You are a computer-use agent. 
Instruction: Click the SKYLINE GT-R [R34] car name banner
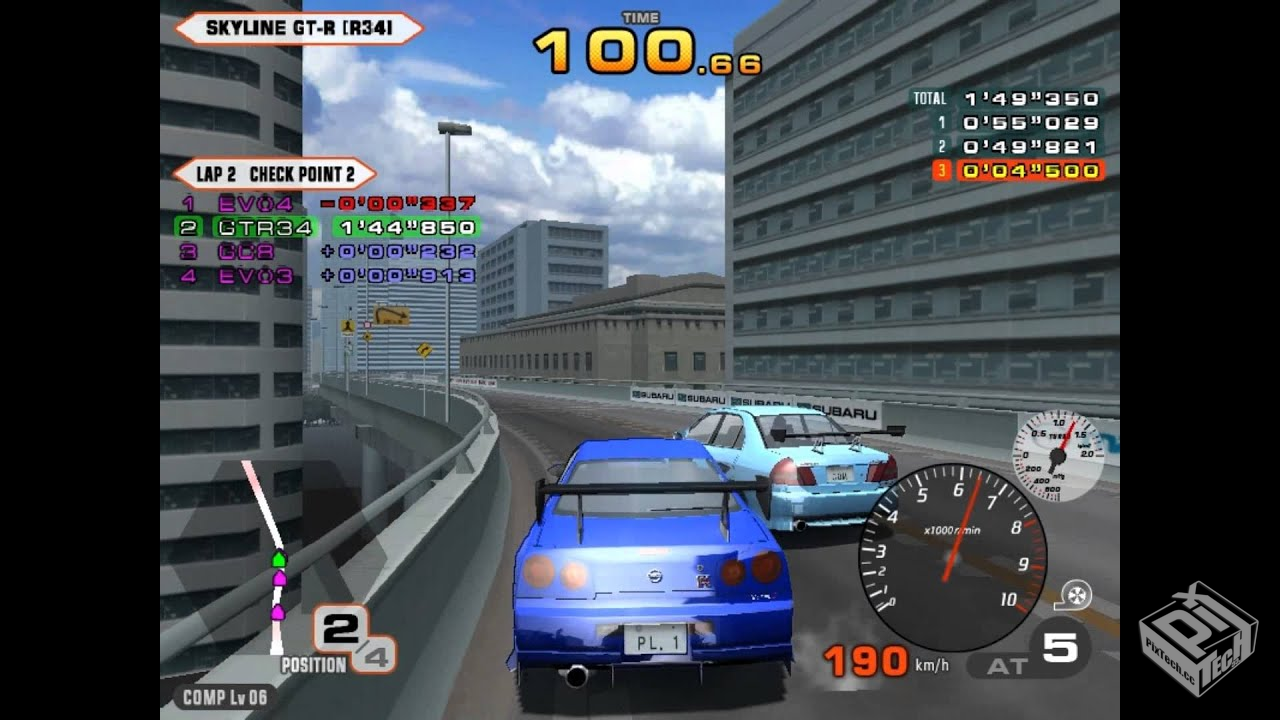click(x=300, y=28)
